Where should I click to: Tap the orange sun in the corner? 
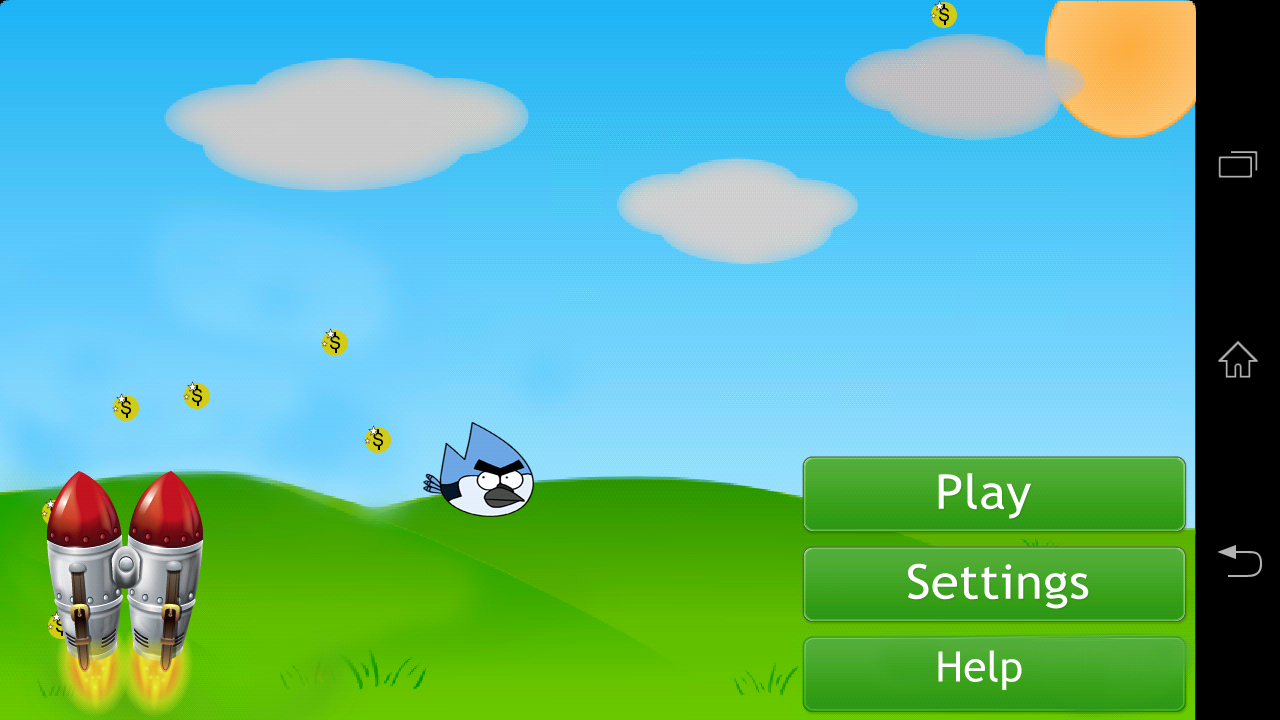point(1120,60)
